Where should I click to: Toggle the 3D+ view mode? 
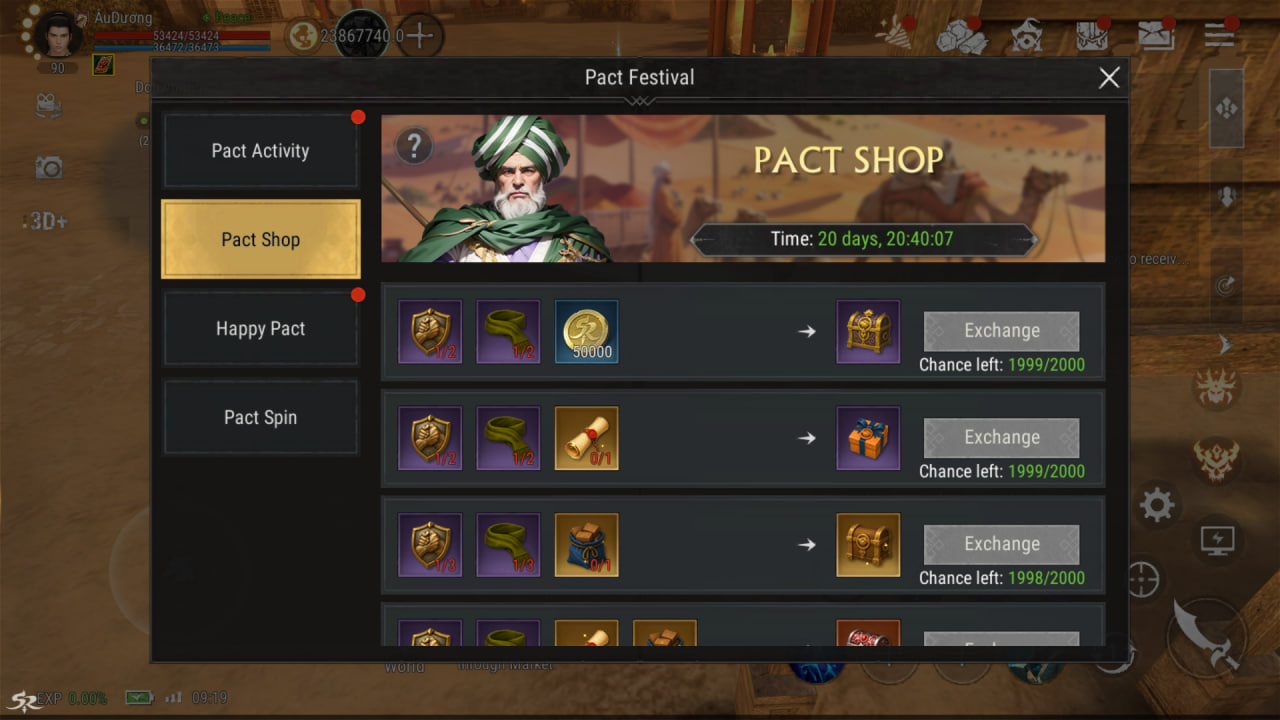pos(48,221)
